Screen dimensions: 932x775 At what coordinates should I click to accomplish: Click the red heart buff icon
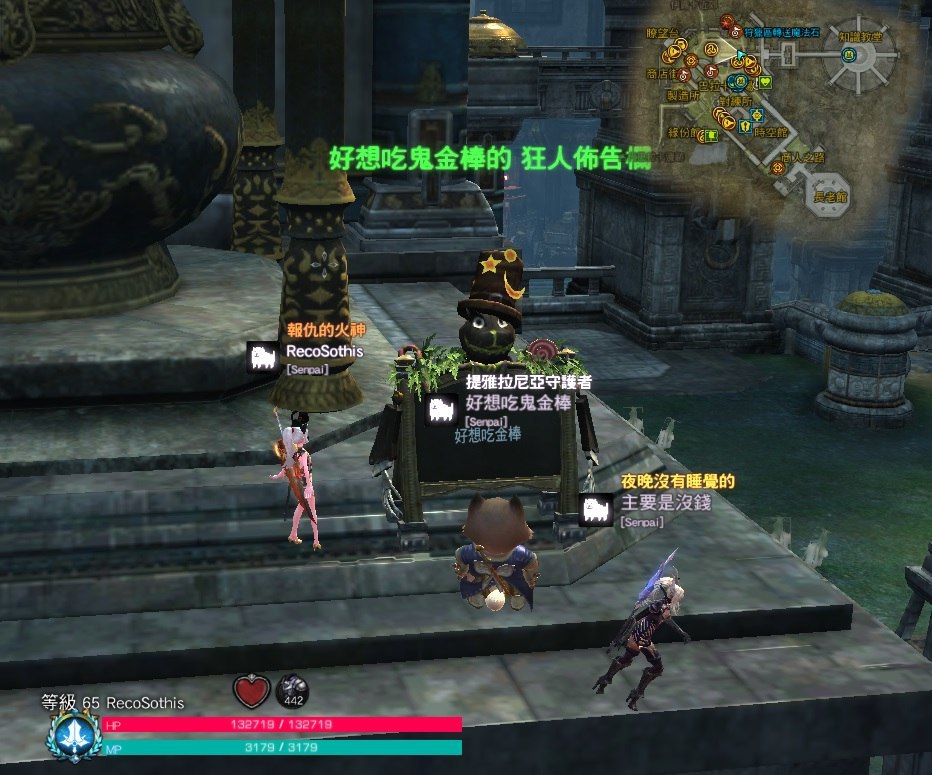point(252,690)
